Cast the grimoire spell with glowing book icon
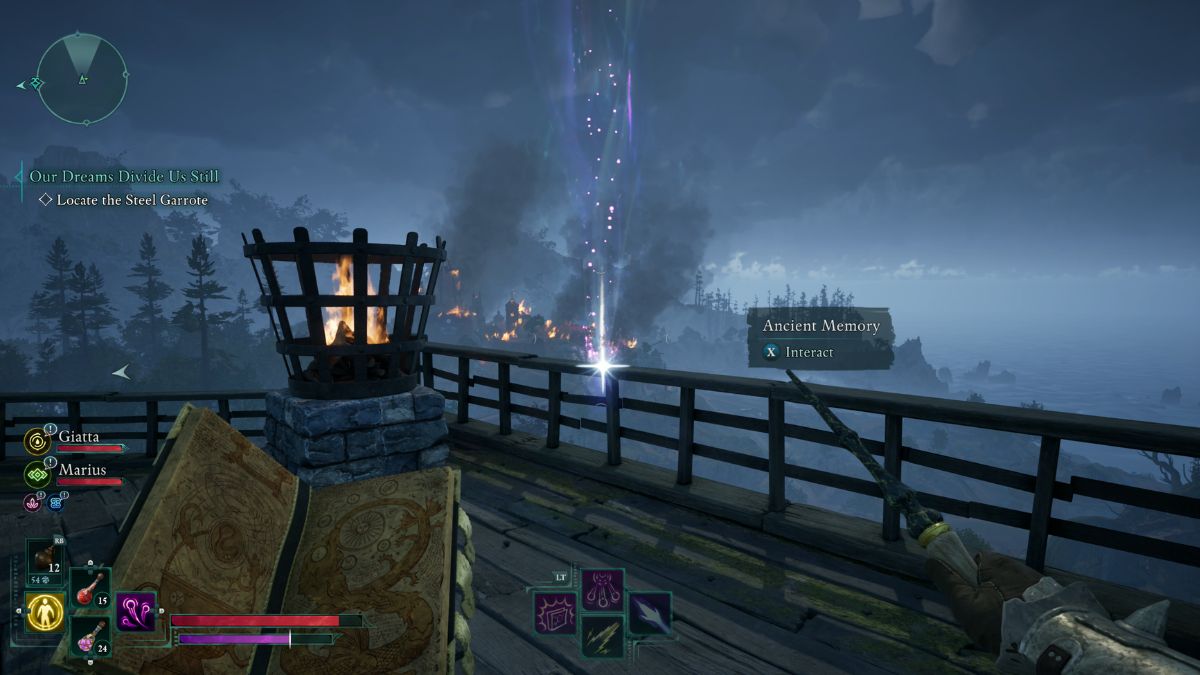 click(x=554, y=612)
